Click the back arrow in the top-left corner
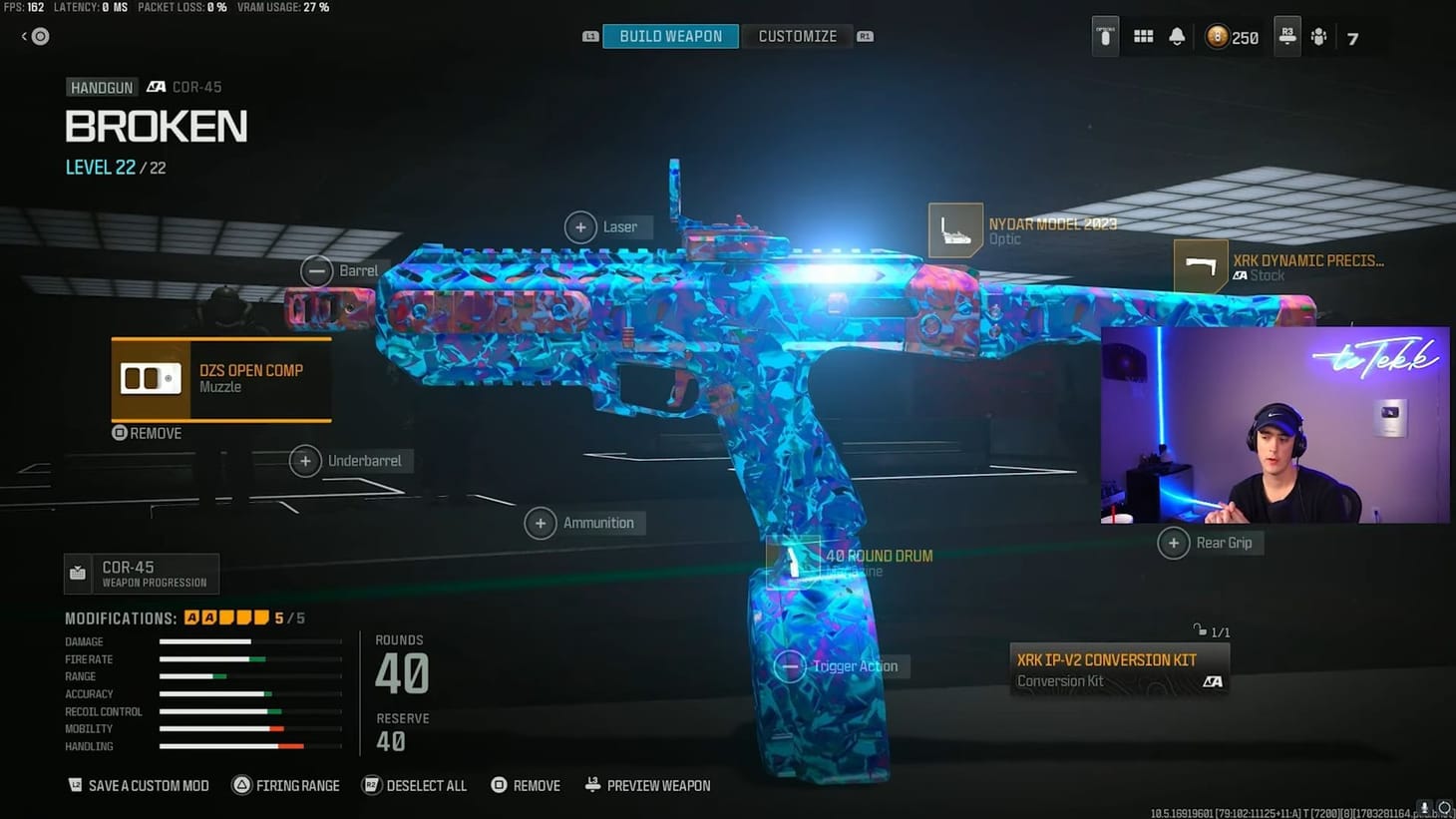Screen dimensions: 1456x819 point(22,36)
